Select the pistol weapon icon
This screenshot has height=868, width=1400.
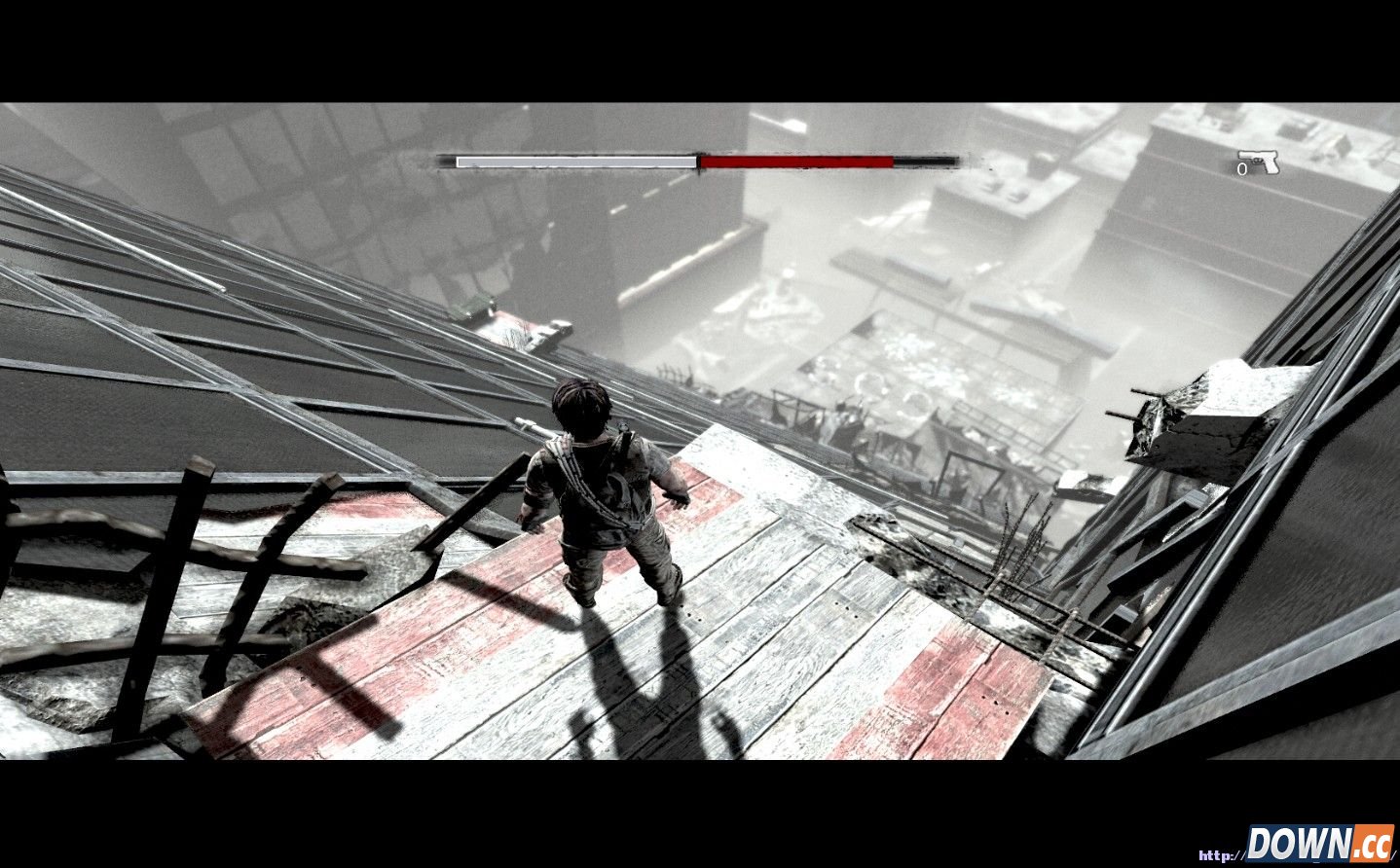point(1259,162)
